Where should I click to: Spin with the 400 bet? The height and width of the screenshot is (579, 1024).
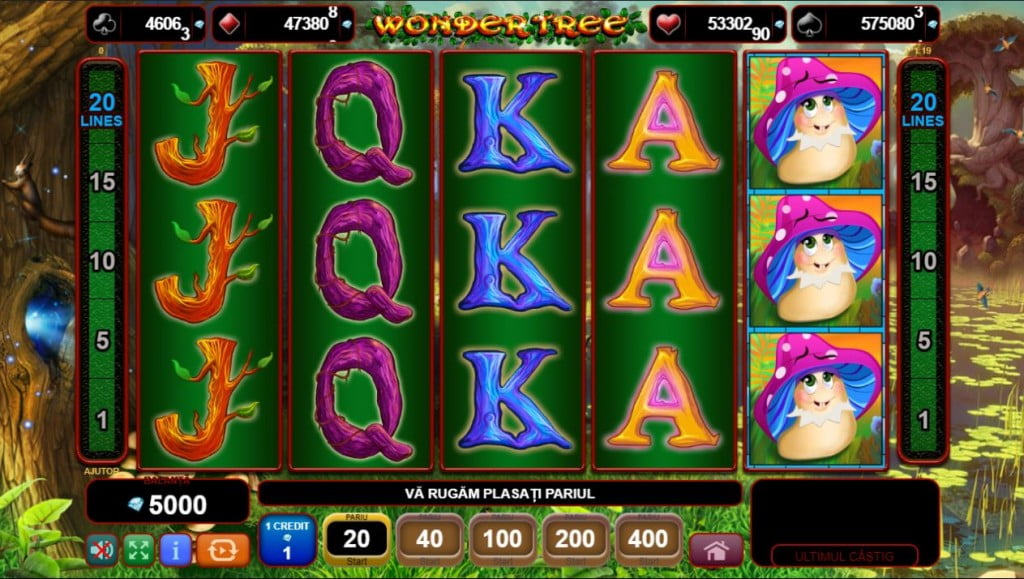pos(649,540)
